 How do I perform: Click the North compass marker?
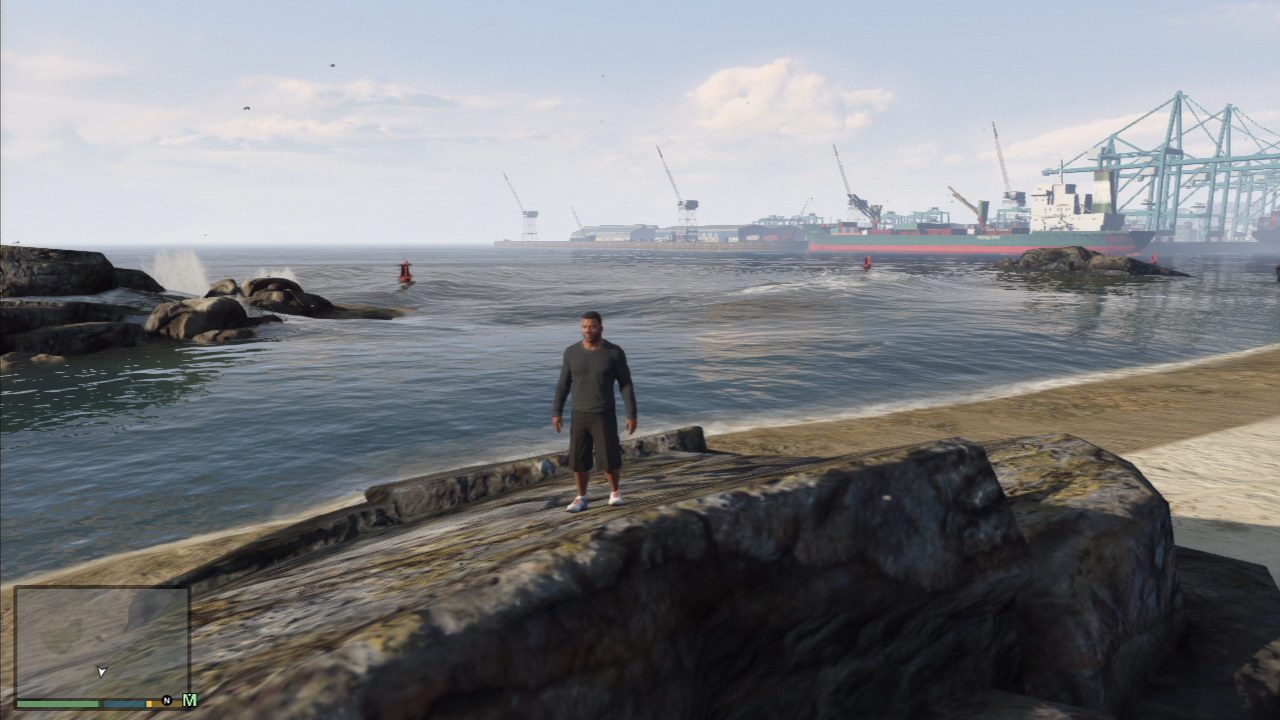point(166,700)
